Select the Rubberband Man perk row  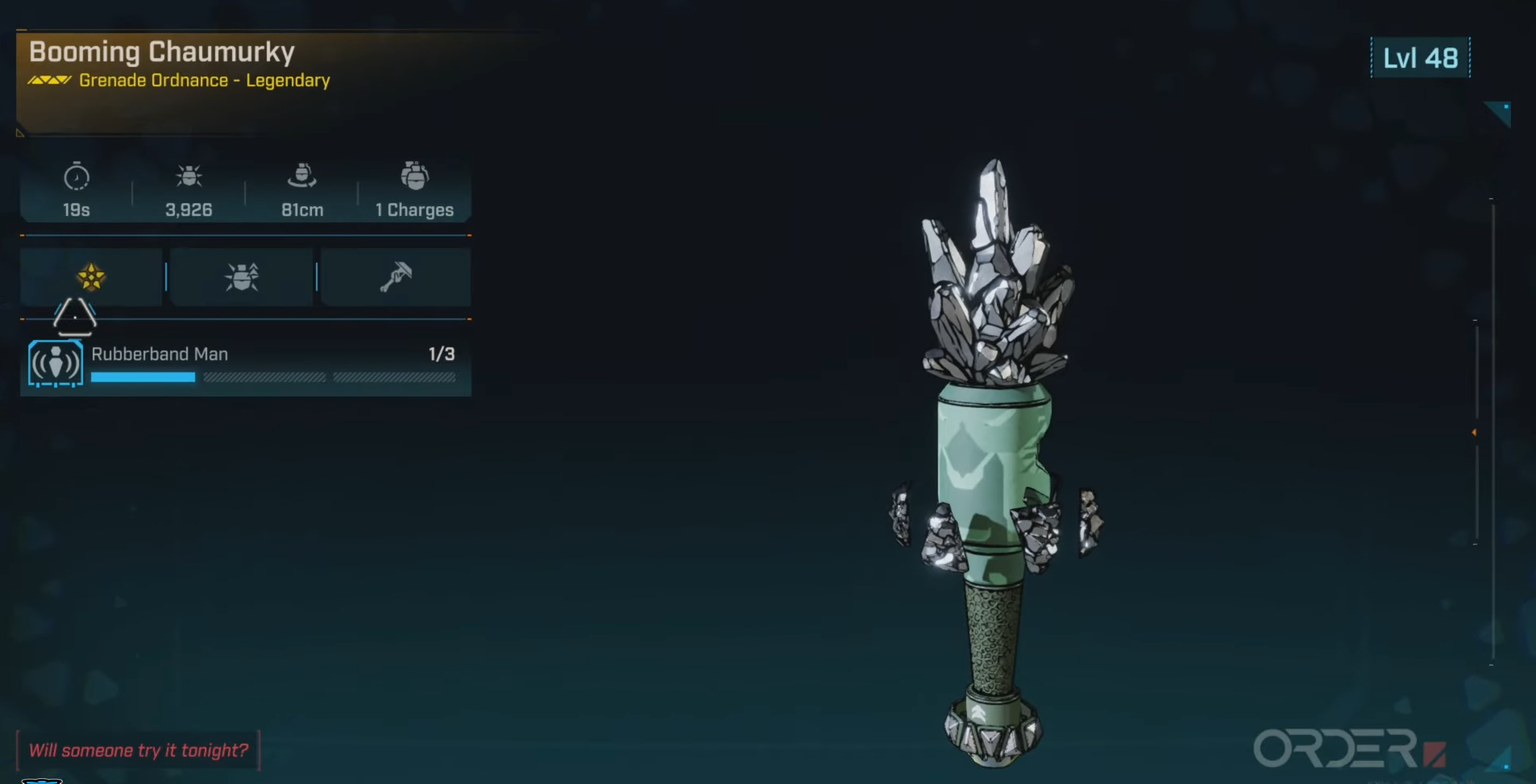click(245, 364)
